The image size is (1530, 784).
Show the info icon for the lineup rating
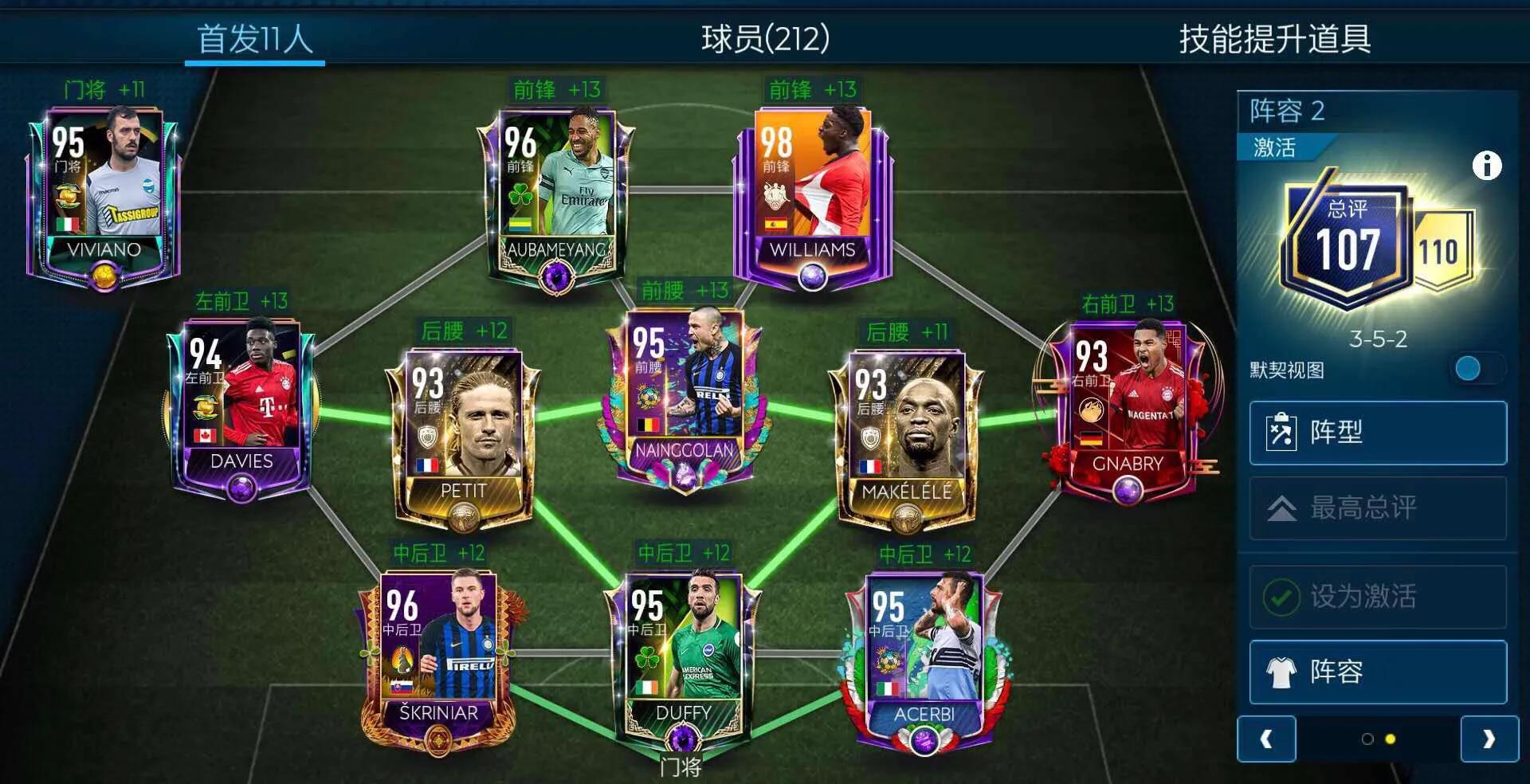pyautogui.click(x=1486, y=166)
